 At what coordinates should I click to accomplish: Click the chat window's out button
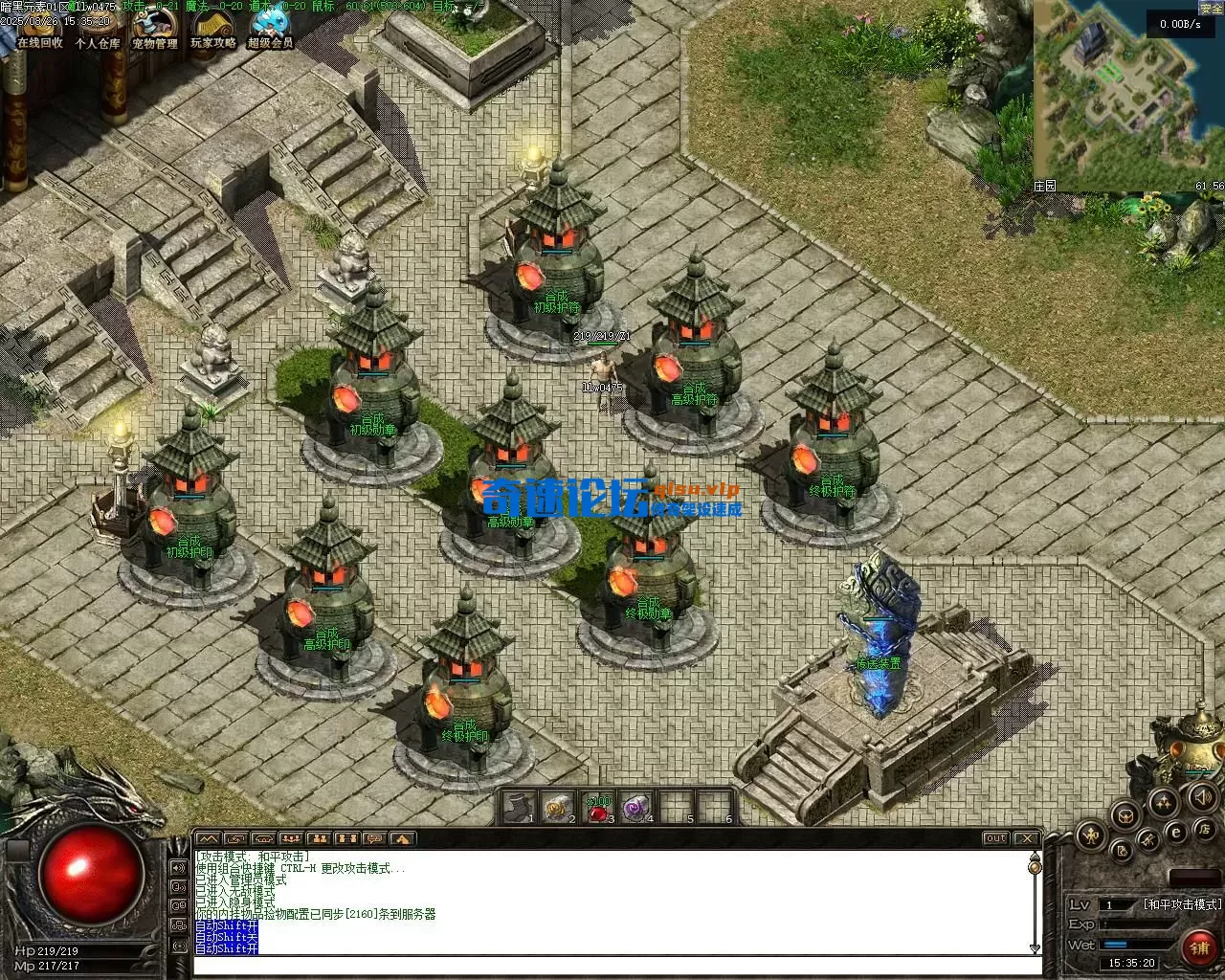pos(996,838)
